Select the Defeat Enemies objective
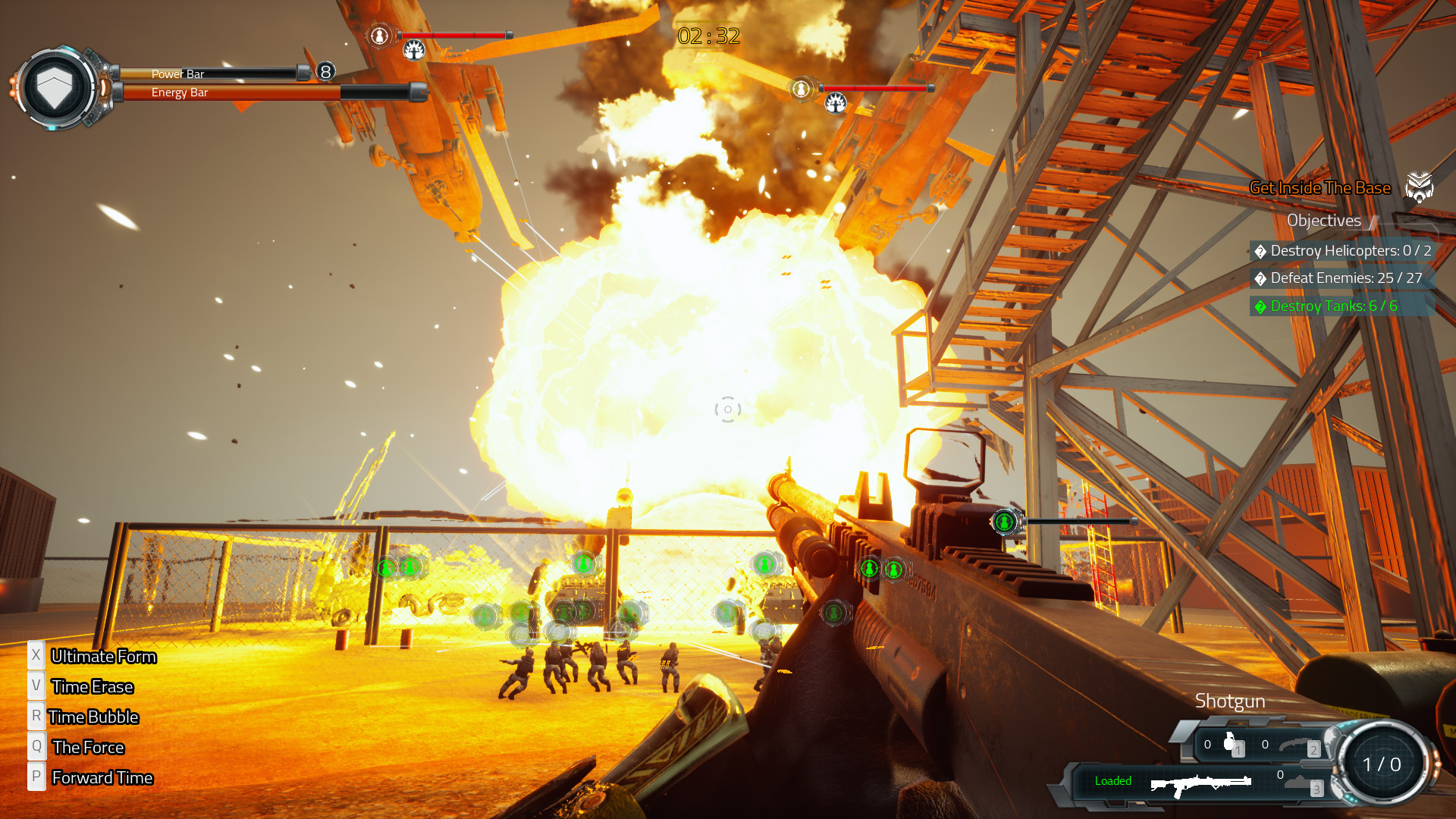1456x819 pixels. 1338,278
